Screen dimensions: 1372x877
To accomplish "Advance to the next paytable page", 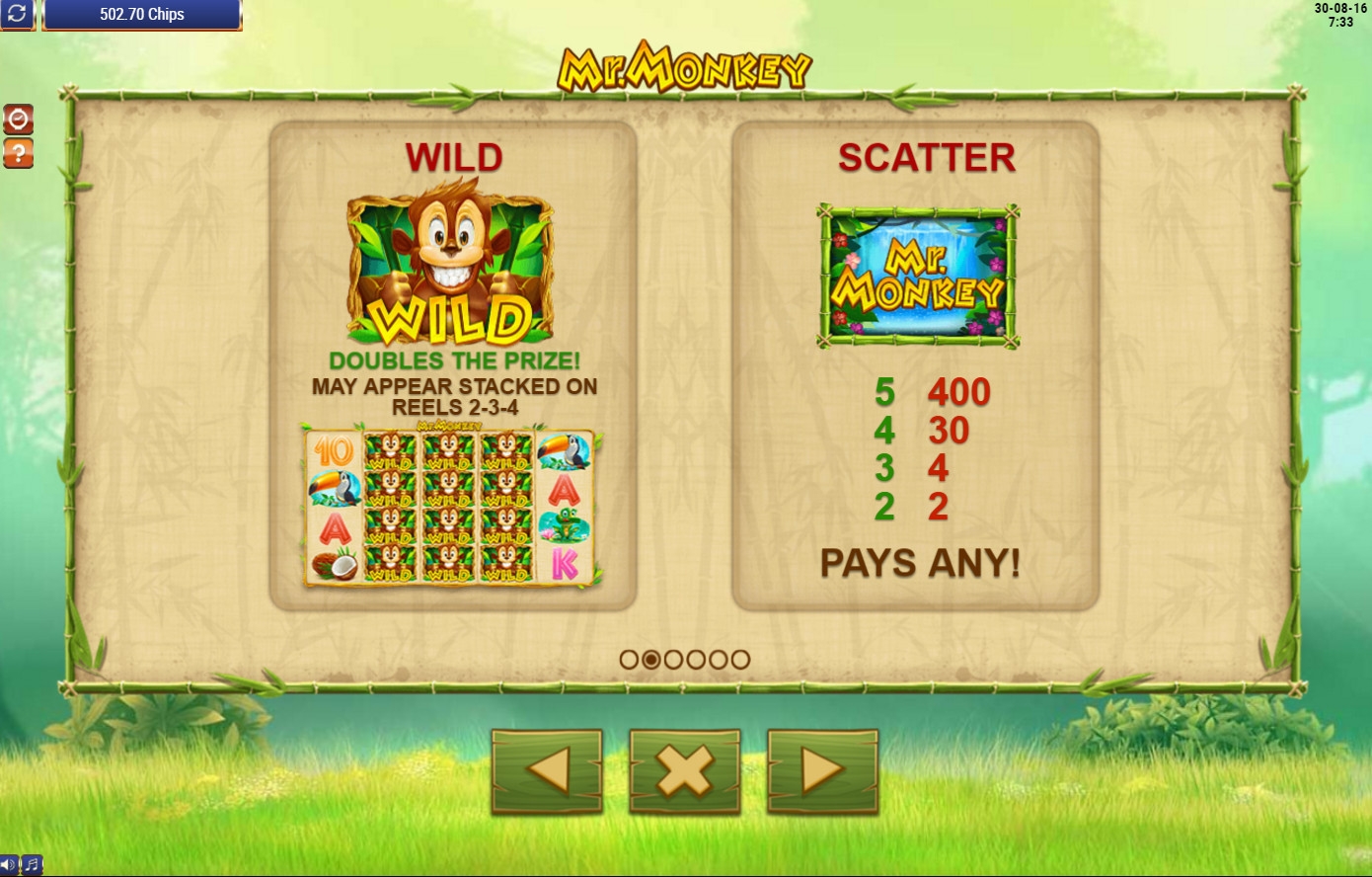I will (822, 770).
